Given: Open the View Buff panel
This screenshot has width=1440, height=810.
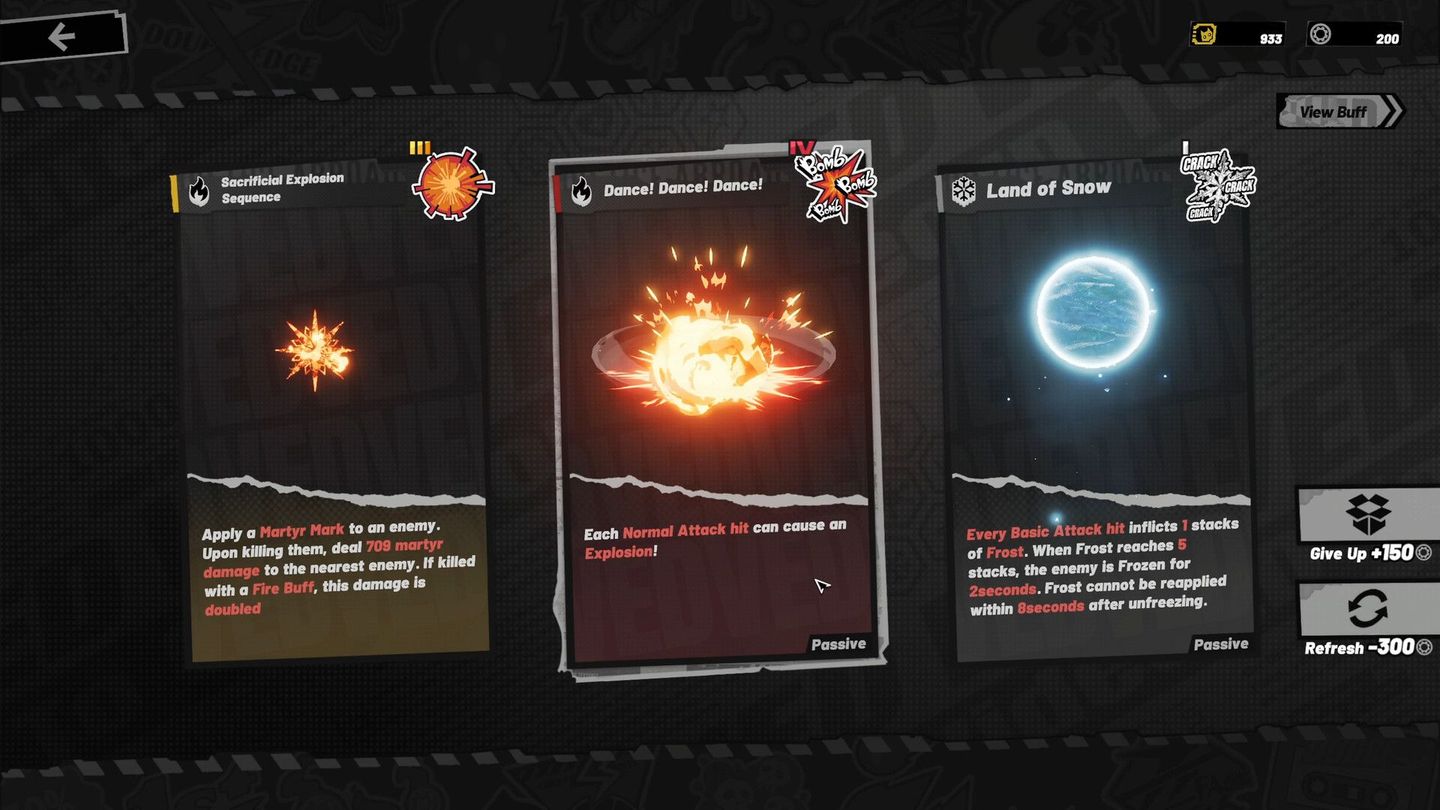Looking at the screenshot, I should 1334,111.
